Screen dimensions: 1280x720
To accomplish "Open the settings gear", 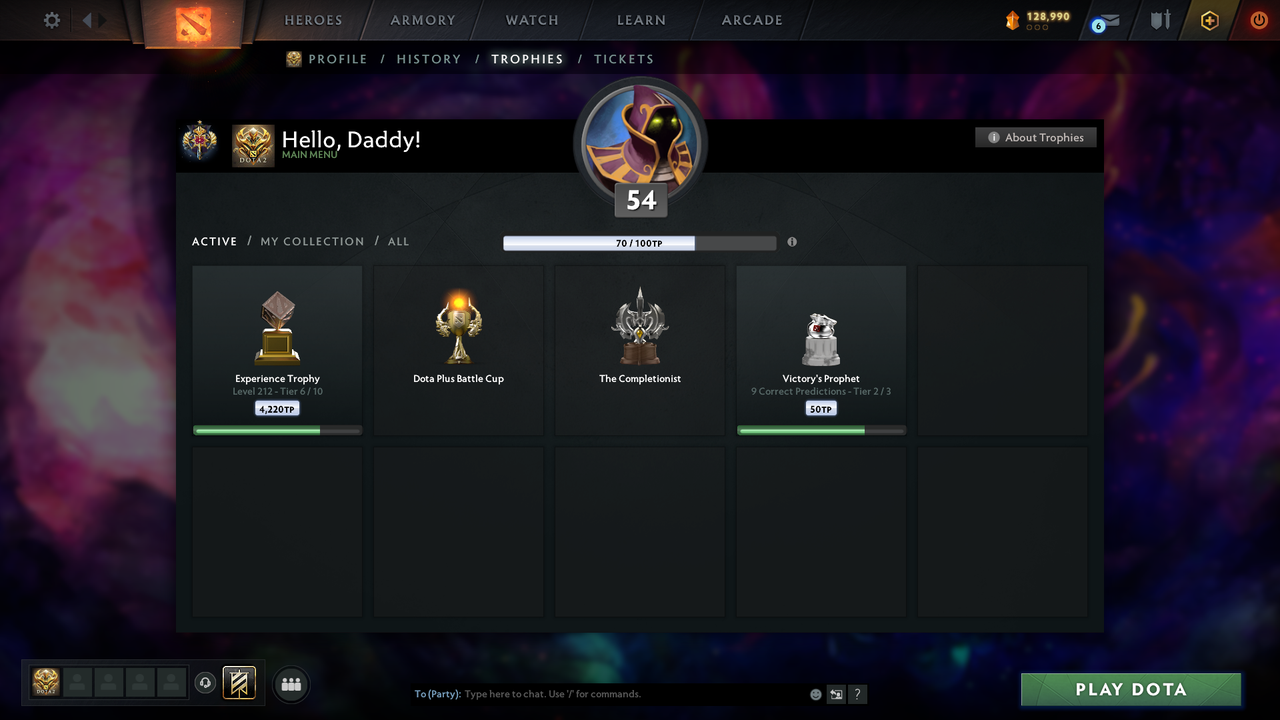I will click(51, 19).
